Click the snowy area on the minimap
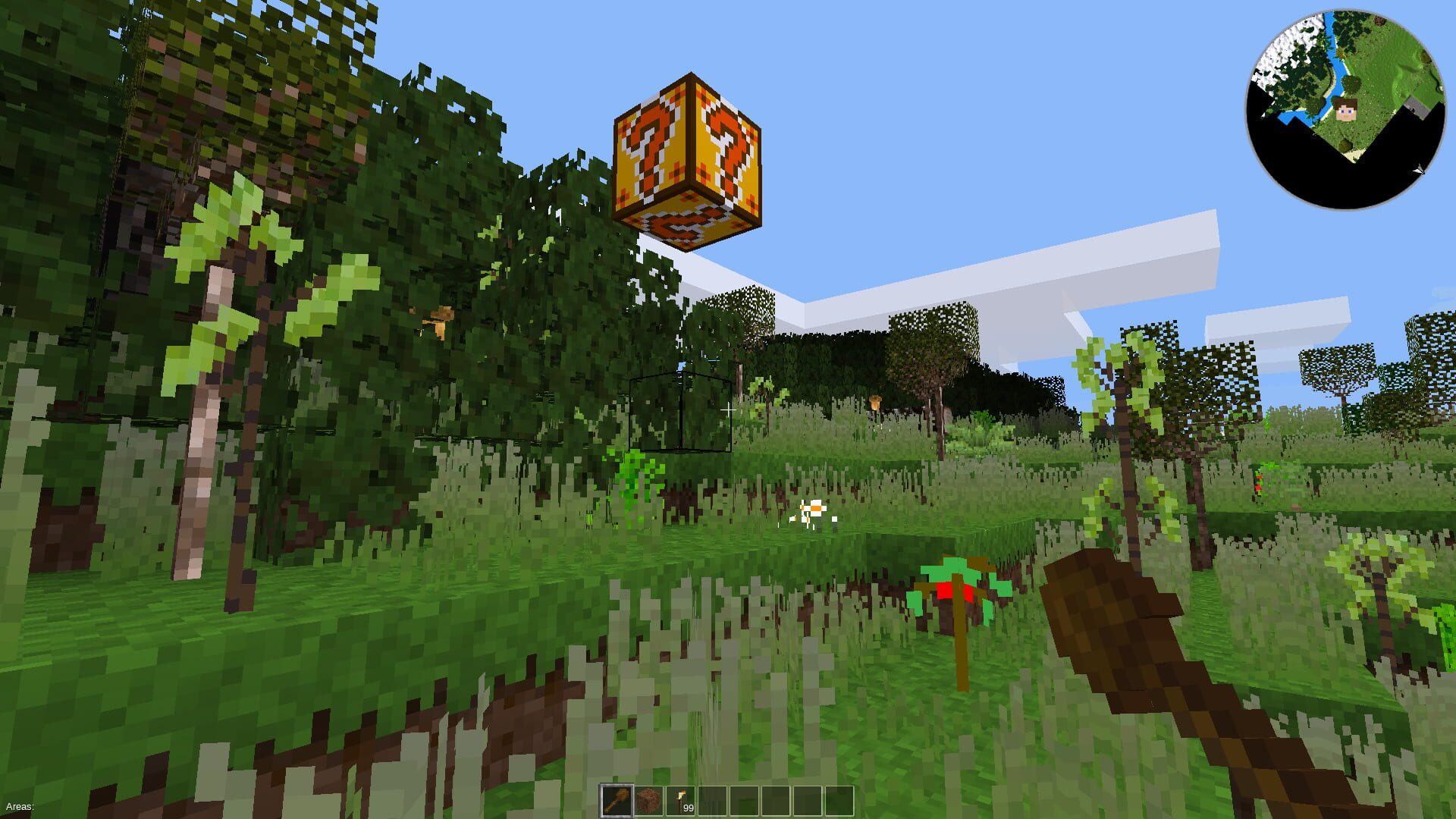This screenshot has height=819, width=1456. (x=1289, y=45)
